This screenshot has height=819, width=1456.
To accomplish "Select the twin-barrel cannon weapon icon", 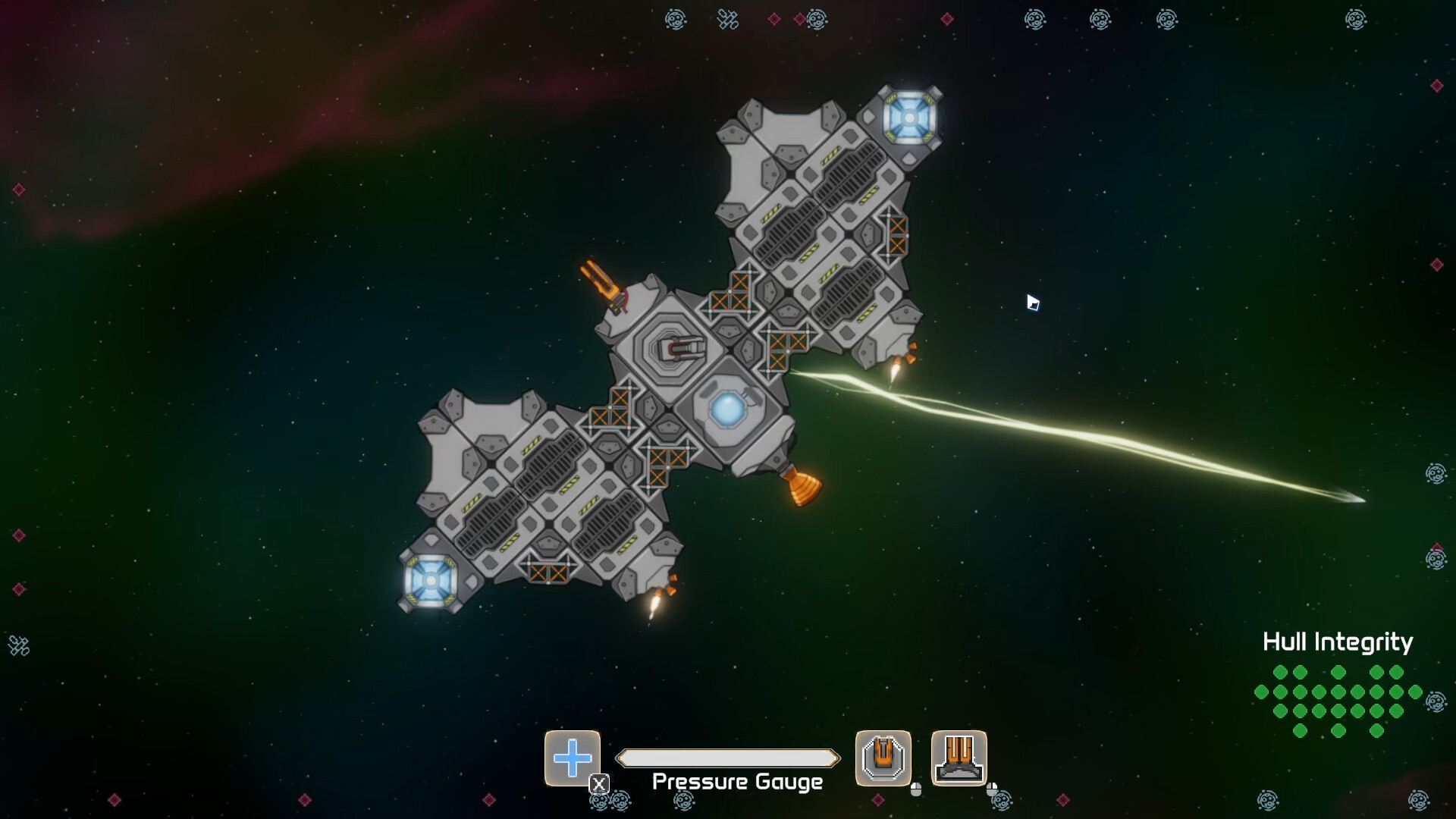I will point(959,758).
